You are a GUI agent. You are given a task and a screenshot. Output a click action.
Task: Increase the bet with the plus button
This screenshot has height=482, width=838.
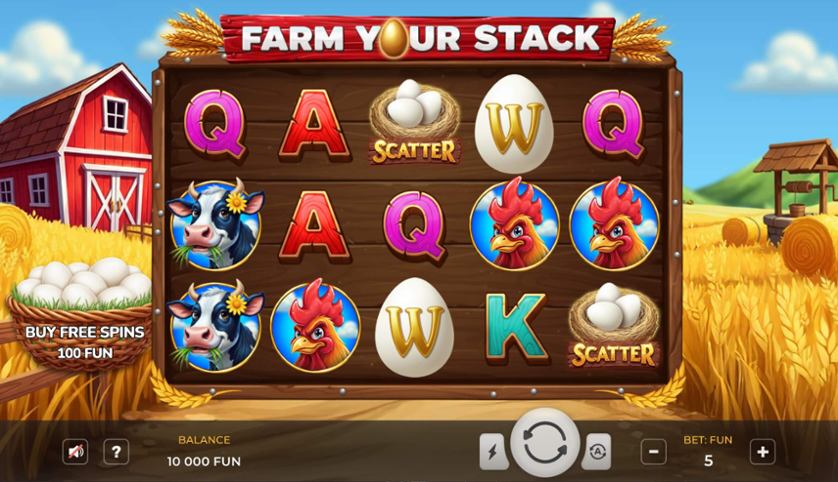coord(762,452)
